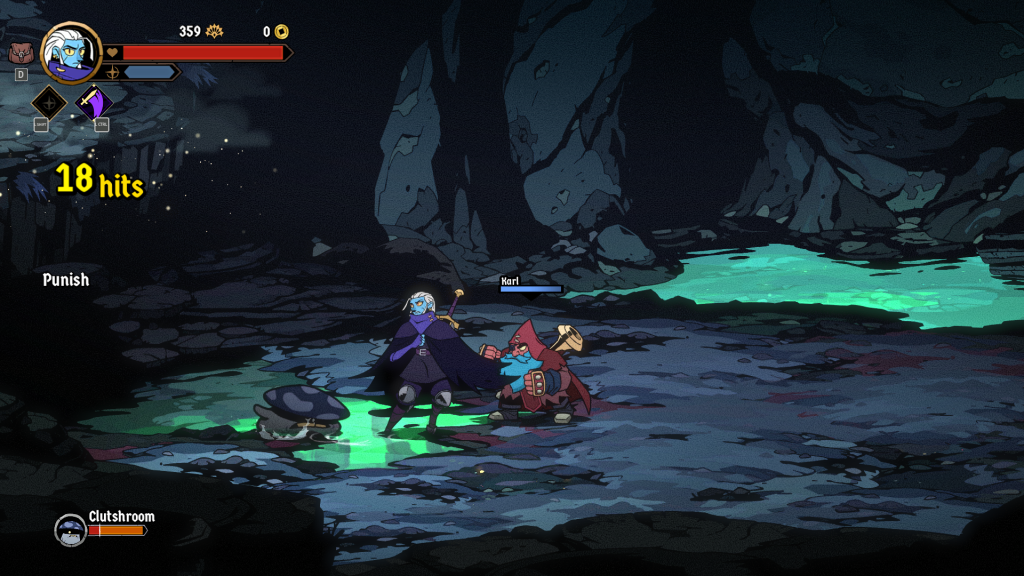Image resolution: width=1024 pixels, height=576 pixels.
Task: Activate the purple sword slash ability
Action: tap(95, 102)
